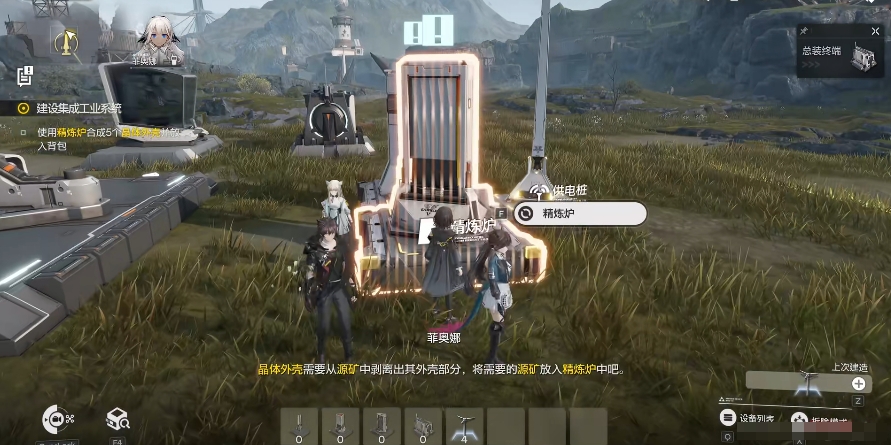Click the 菲奥娜 chibi portrait icon

[159, 36]
